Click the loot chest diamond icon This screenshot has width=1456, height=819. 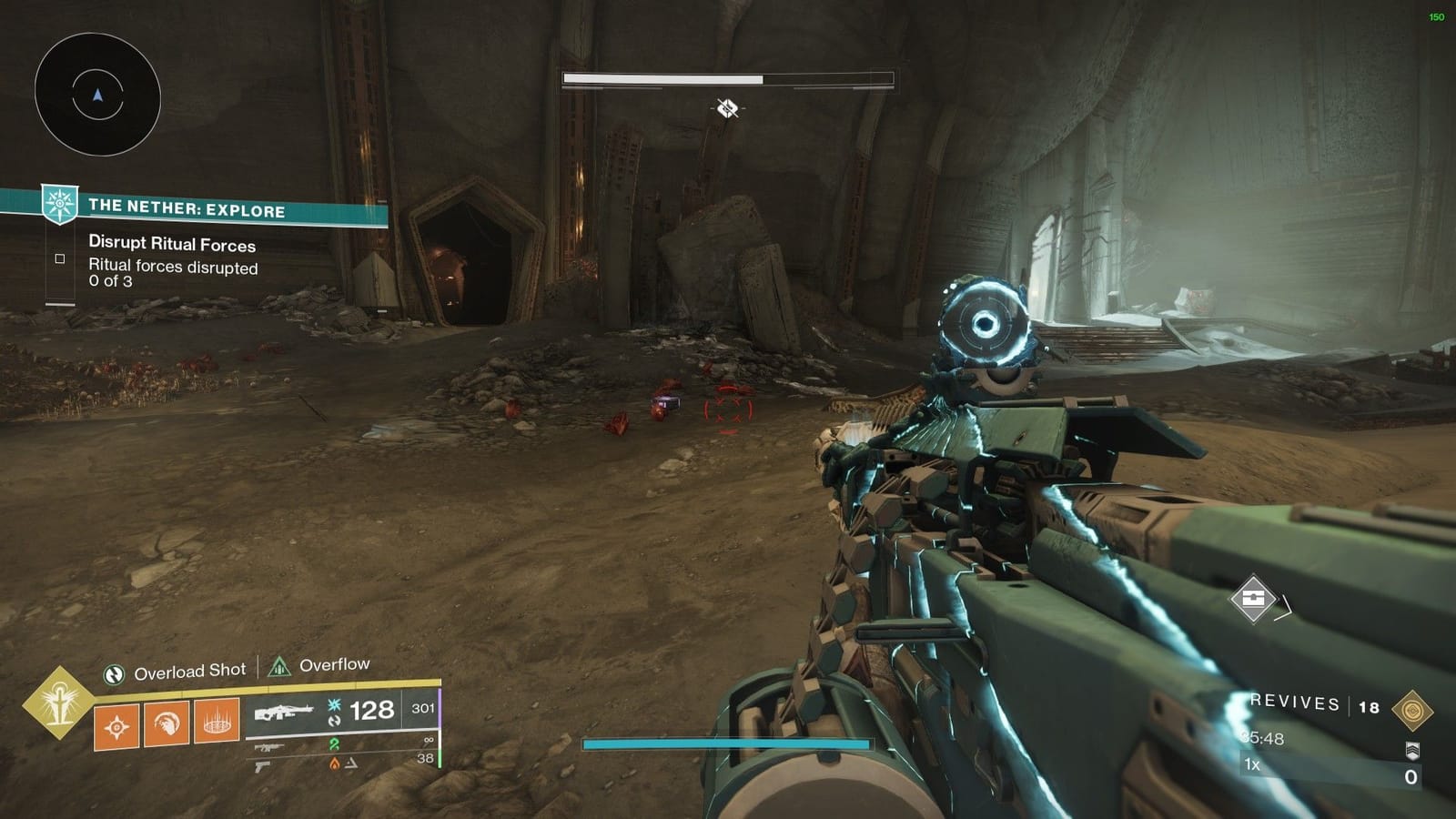[x=1253, y=599]
